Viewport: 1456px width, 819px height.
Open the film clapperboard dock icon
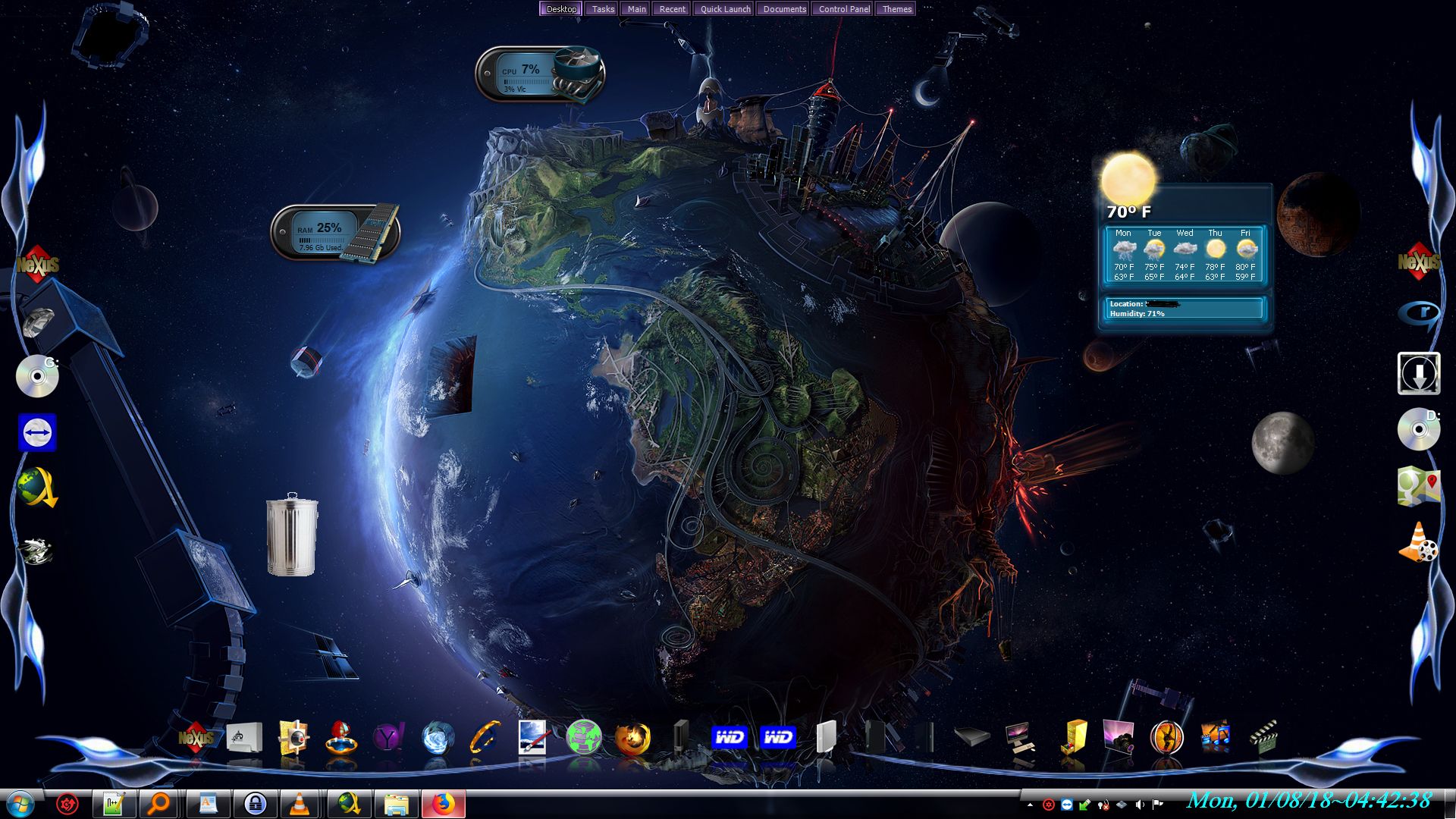[1263, 737]
